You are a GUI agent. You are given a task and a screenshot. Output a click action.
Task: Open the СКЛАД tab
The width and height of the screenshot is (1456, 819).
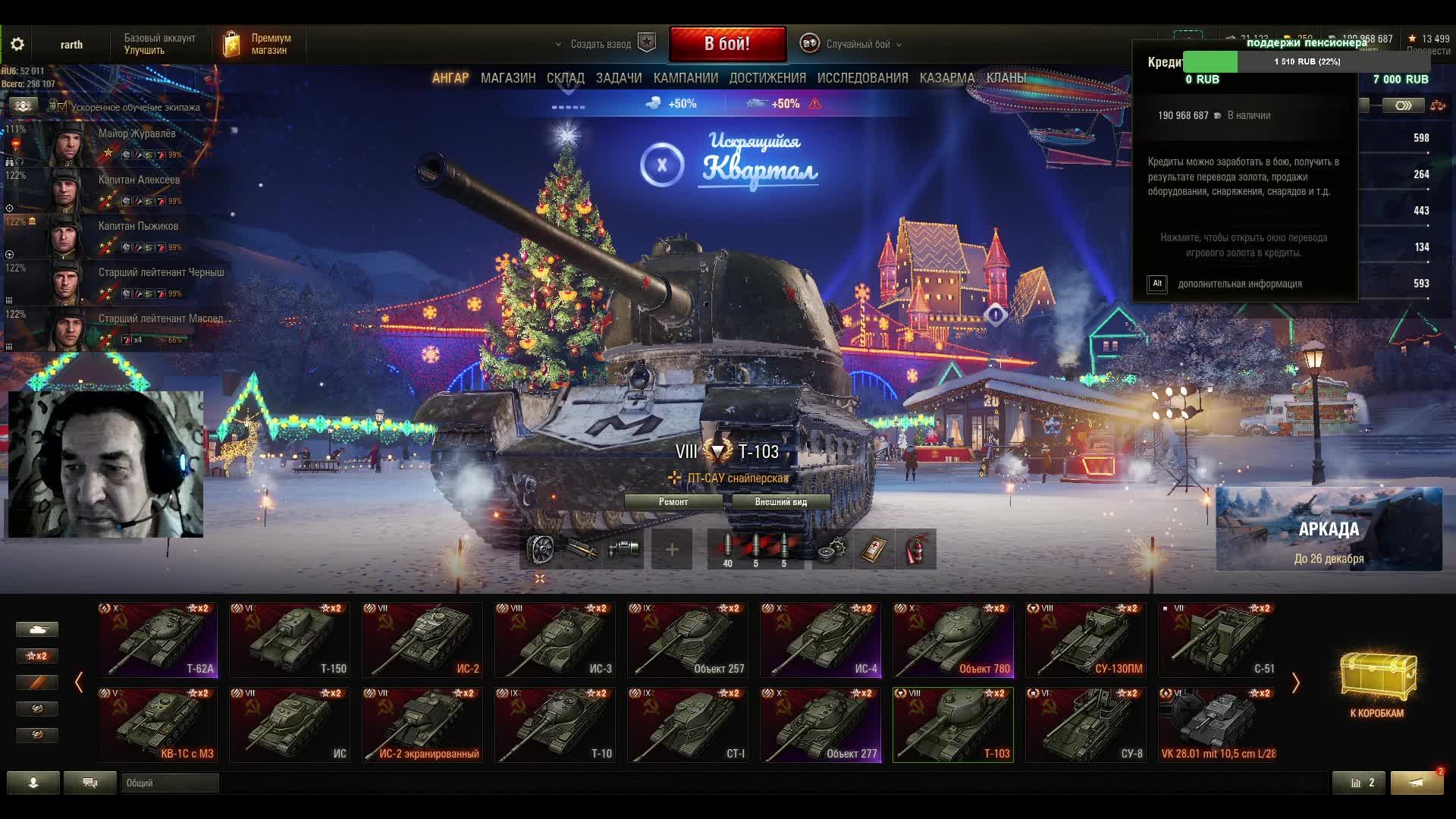tap(565, 78)
